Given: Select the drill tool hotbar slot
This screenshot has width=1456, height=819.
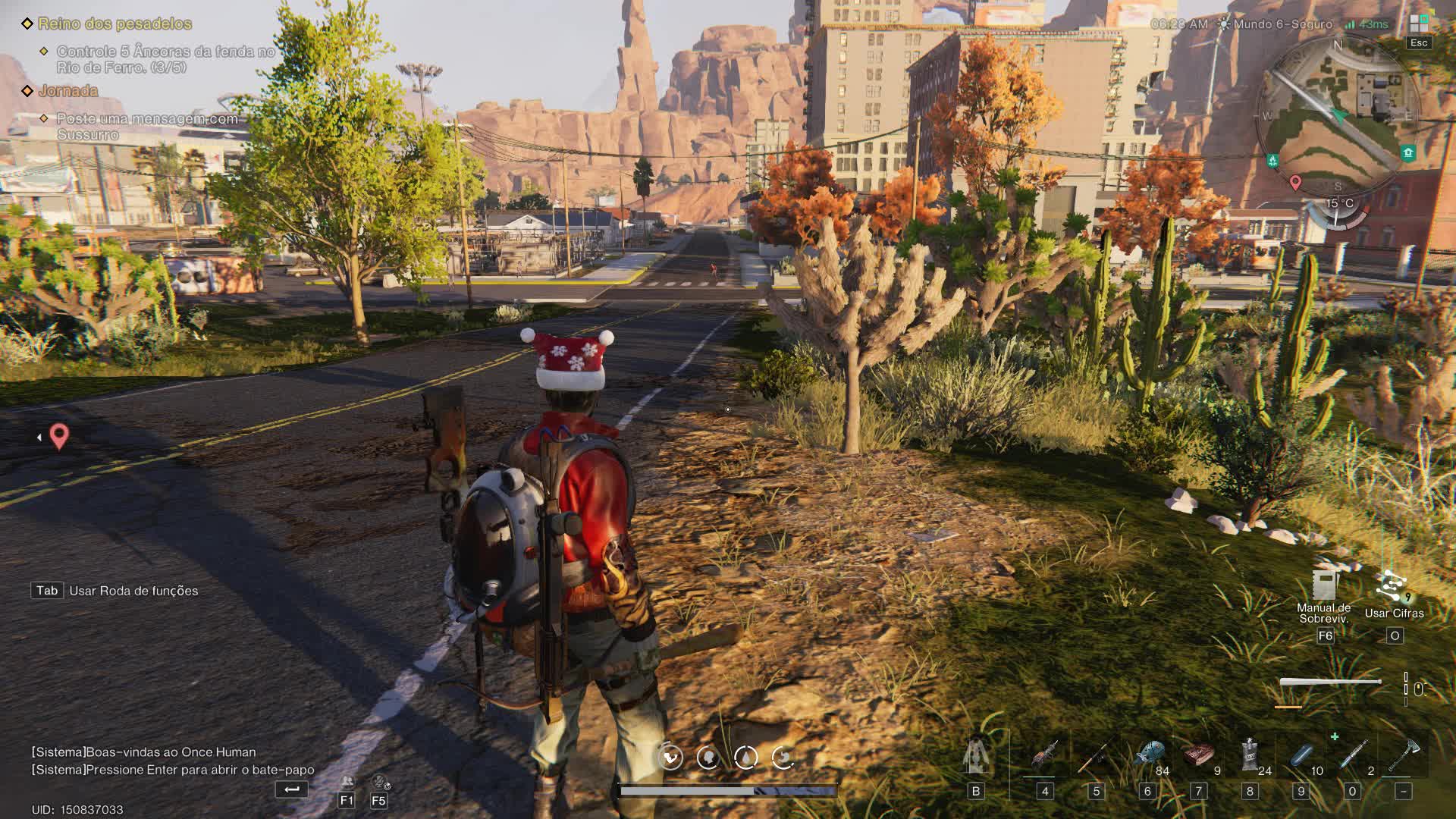Looking at the screenshot, I should [x=1044, y=757].
